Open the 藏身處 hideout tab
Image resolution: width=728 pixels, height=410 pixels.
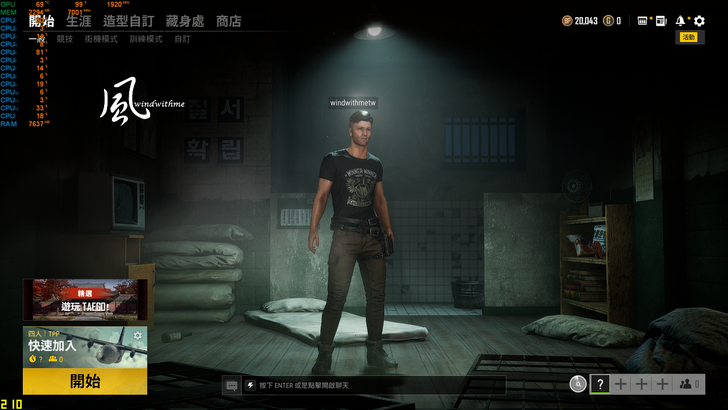point(187,20)
